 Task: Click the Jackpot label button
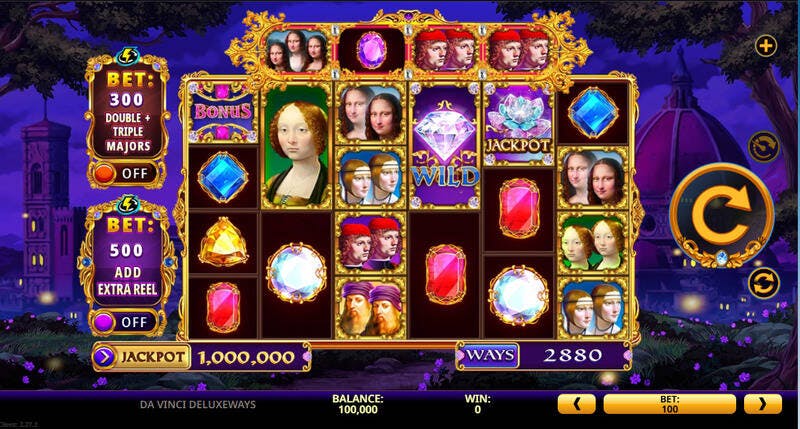coord(143,355)
